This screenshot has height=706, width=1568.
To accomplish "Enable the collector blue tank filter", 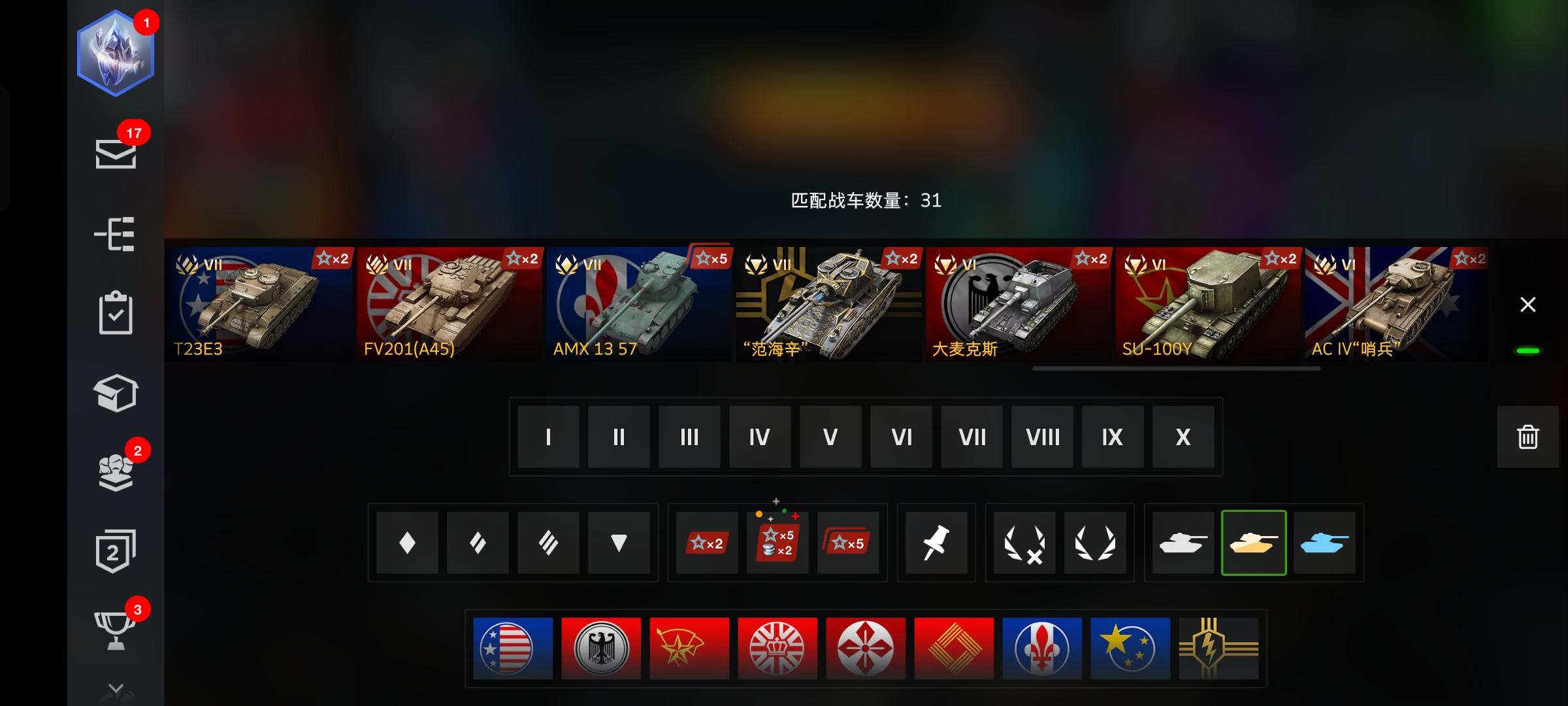I will pos(1325,543).
